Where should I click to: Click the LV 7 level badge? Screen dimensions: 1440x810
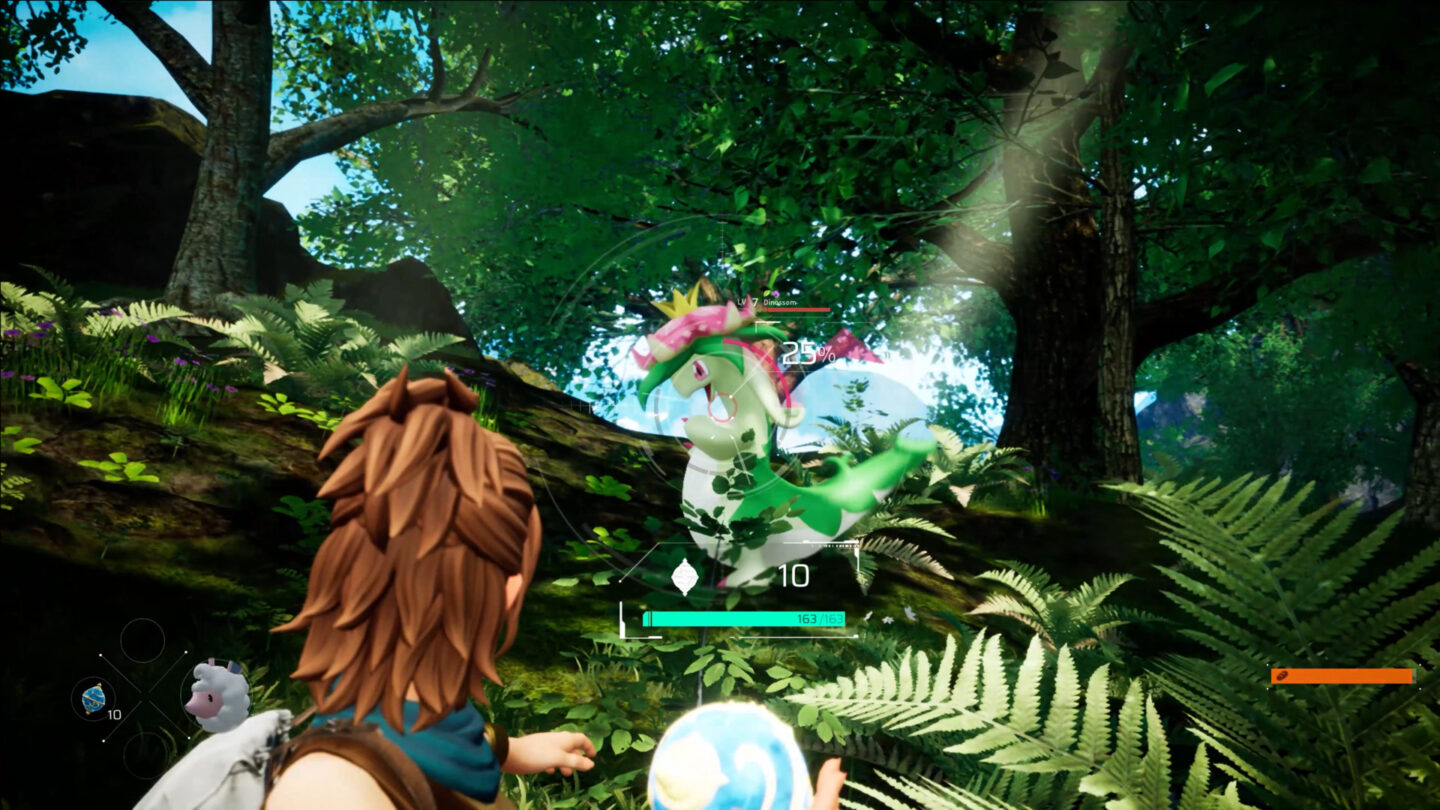click(x=746, y=301)
